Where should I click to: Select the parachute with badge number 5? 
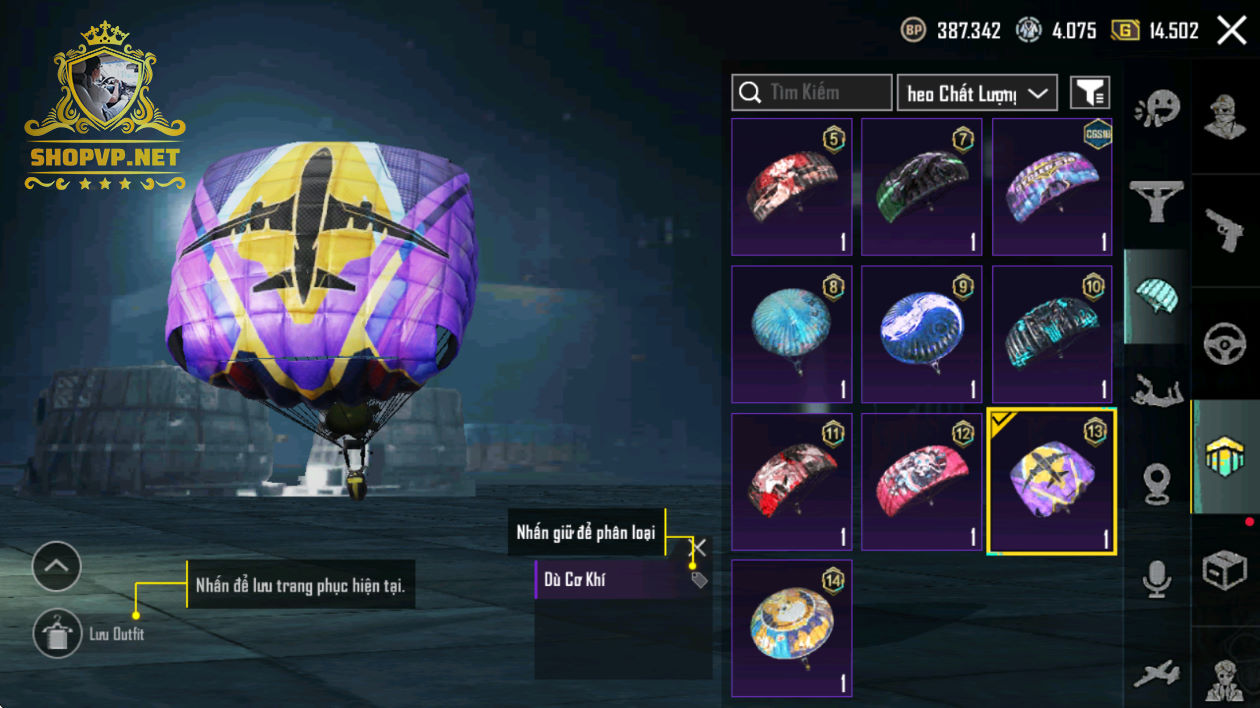pyautogui.click(x=791, y=187)
